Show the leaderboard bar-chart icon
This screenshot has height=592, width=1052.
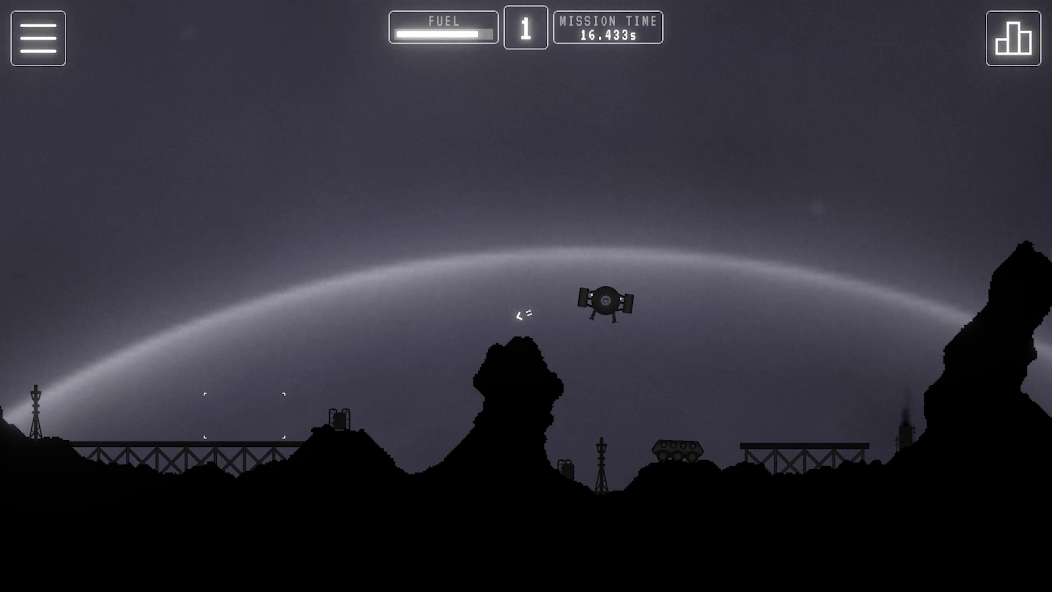(1013, 38)
